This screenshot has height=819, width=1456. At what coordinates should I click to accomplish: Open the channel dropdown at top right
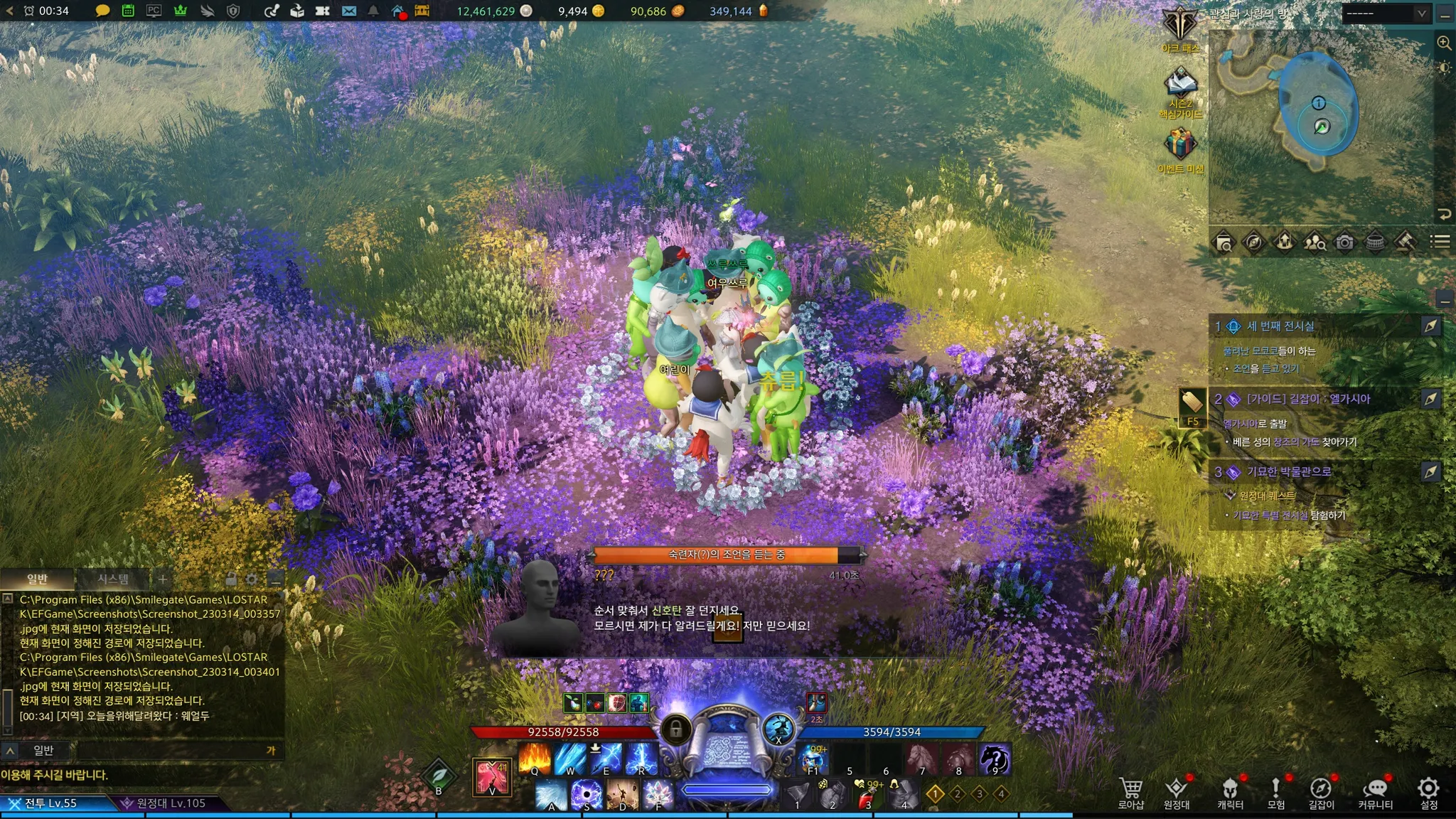pyautogui.click(x=1385, y=14)
